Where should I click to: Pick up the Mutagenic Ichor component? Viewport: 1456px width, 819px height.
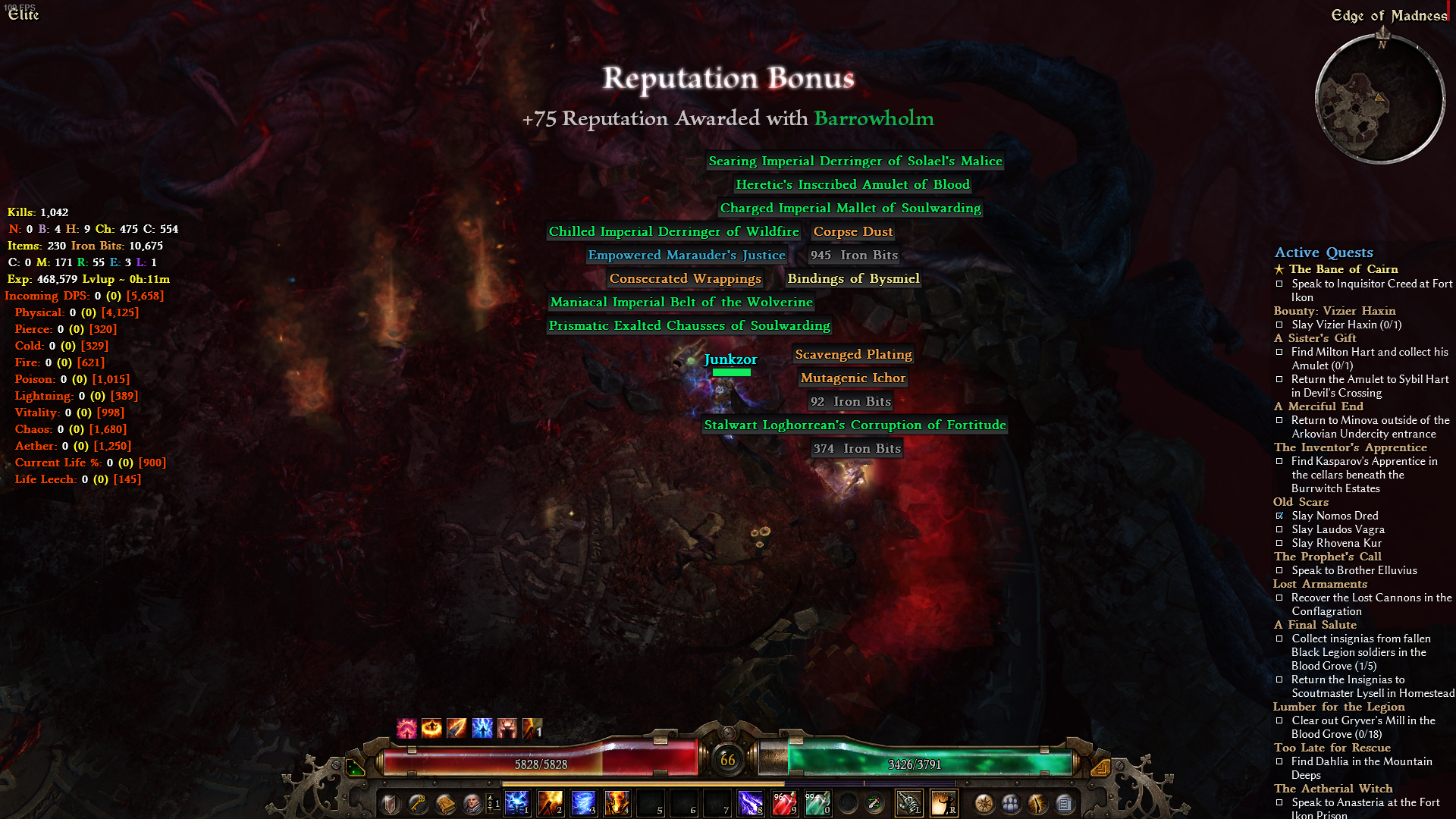tap(852, 378)
